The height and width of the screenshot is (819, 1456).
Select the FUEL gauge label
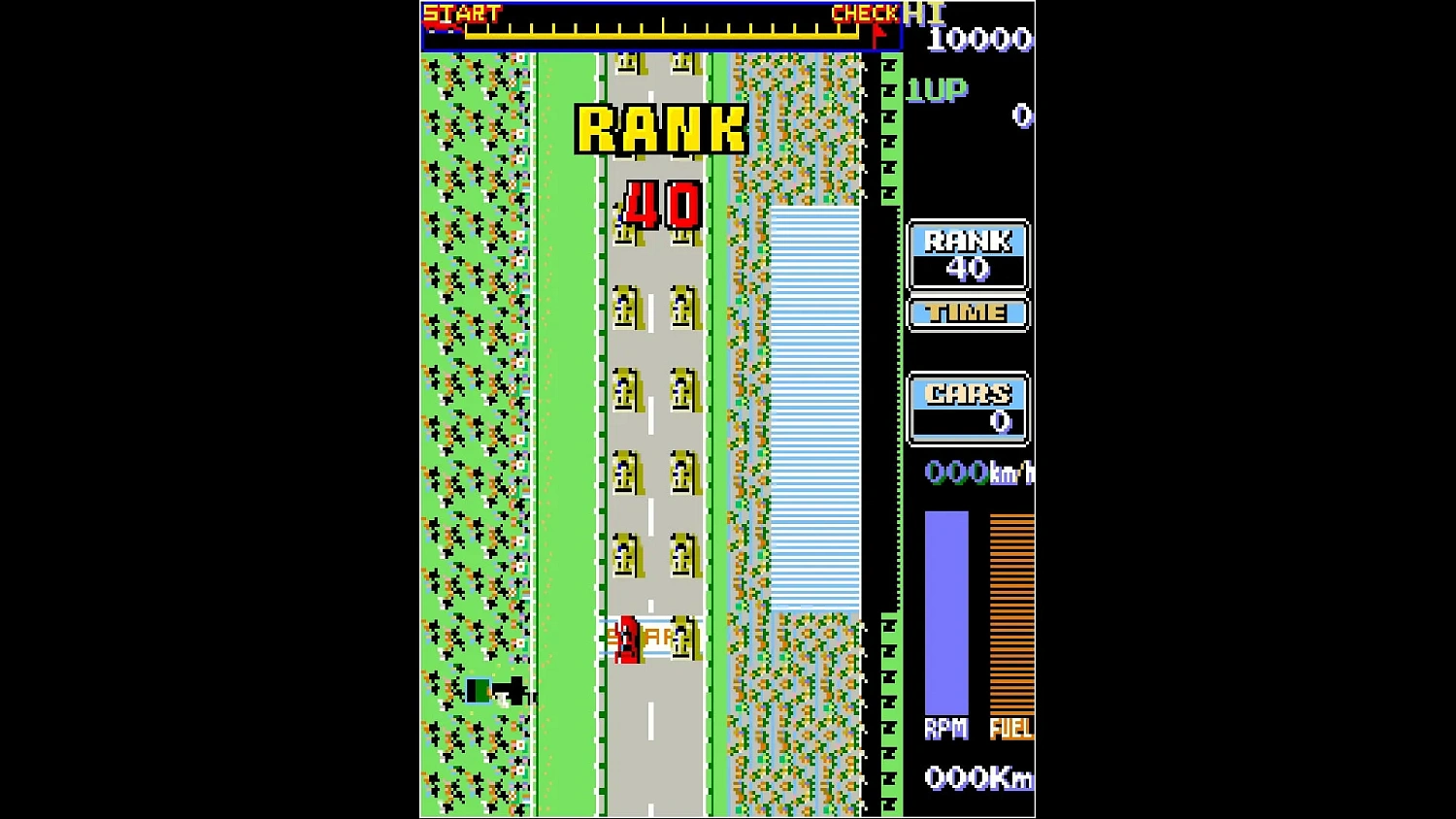click(1011, 729)
